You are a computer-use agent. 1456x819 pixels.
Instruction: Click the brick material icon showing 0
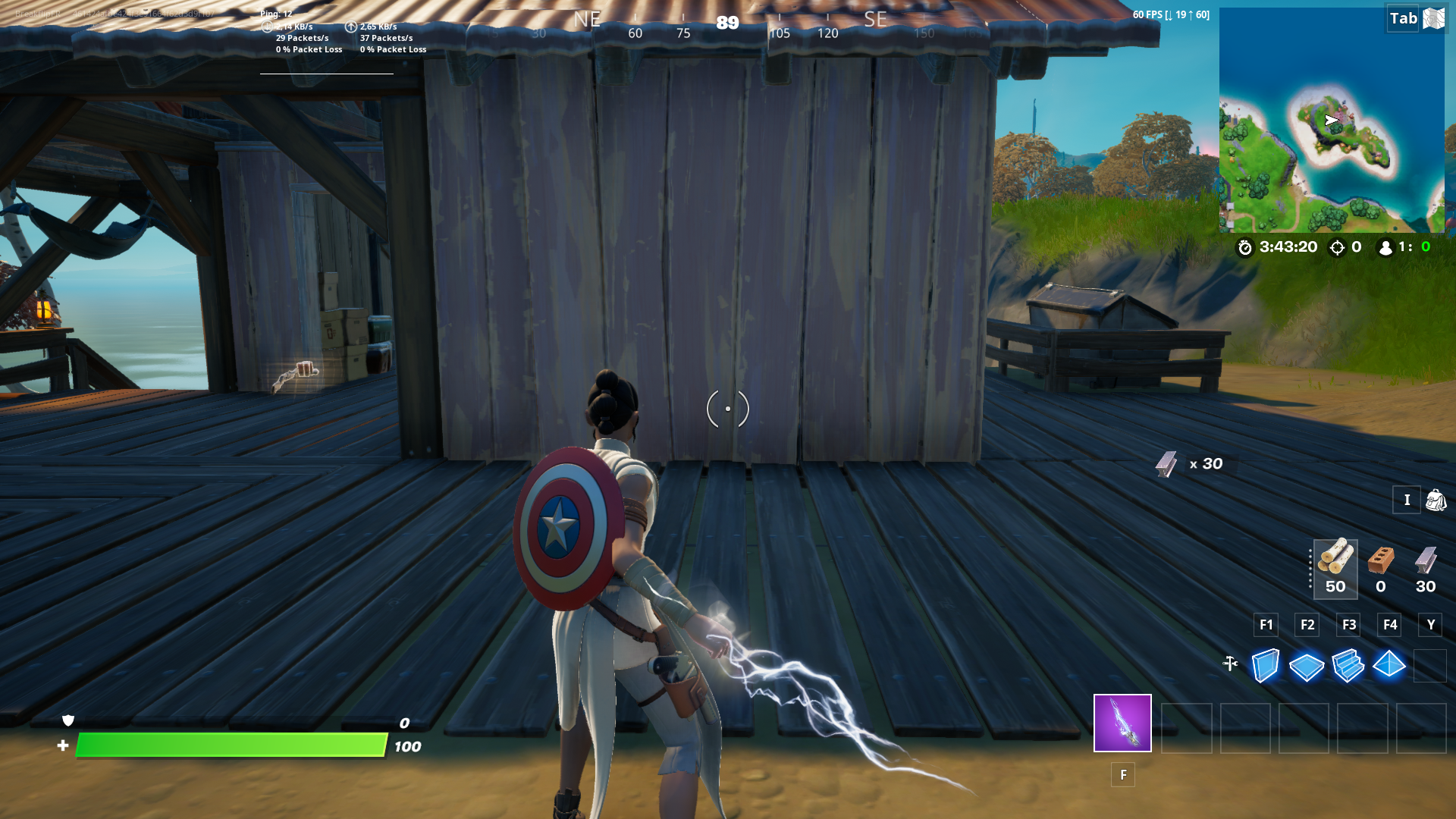point(1381,563)
